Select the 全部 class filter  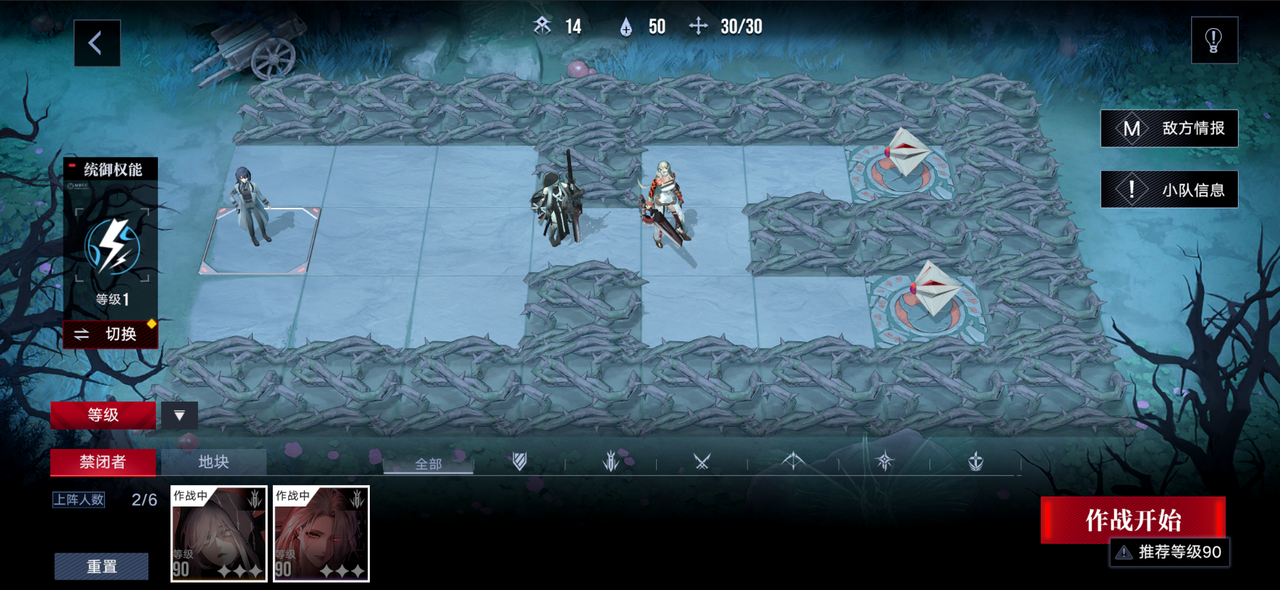point(428,463)
